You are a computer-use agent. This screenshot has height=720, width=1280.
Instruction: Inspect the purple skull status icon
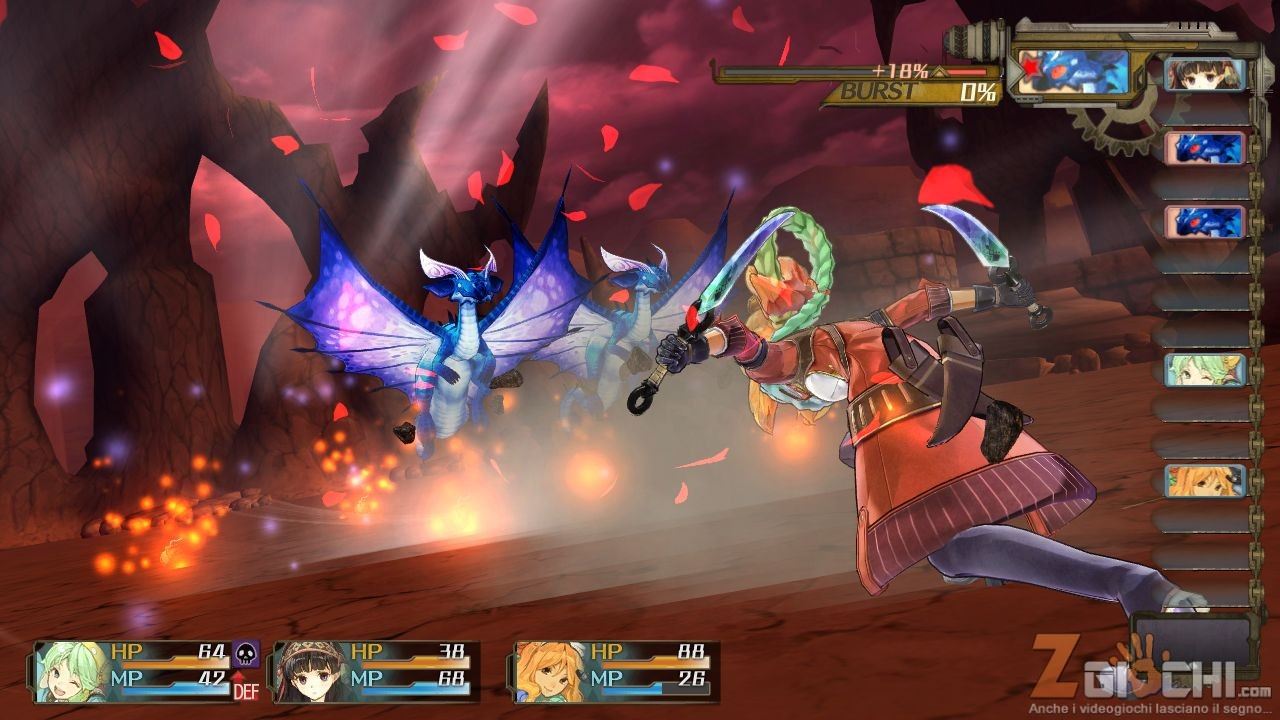(245, 655)
